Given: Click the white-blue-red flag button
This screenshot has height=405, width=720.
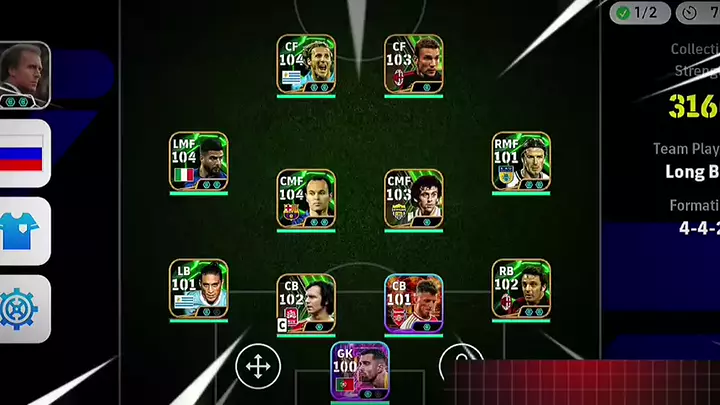Looking at the screenshot, I should tap(24, 153).
